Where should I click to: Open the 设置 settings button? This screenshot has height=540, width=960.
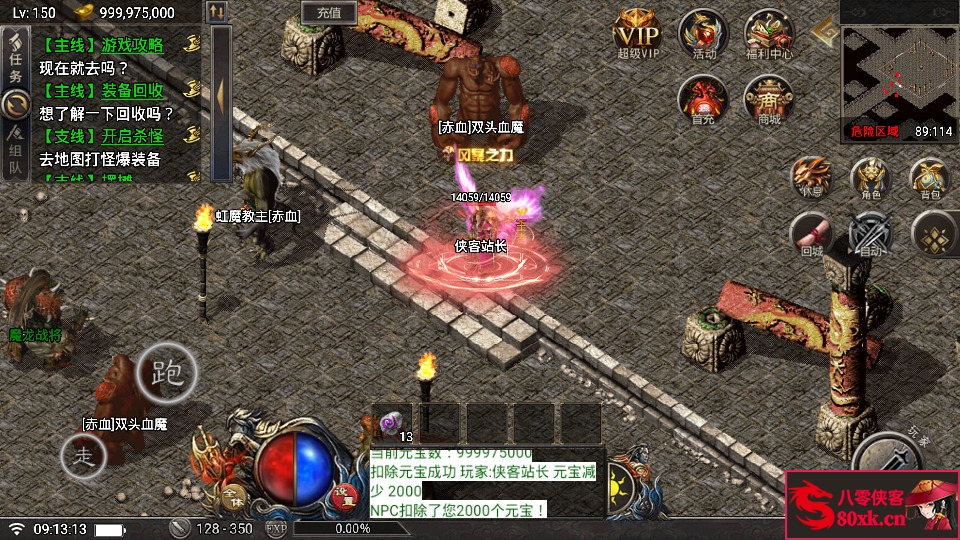(x=343, y=492)
